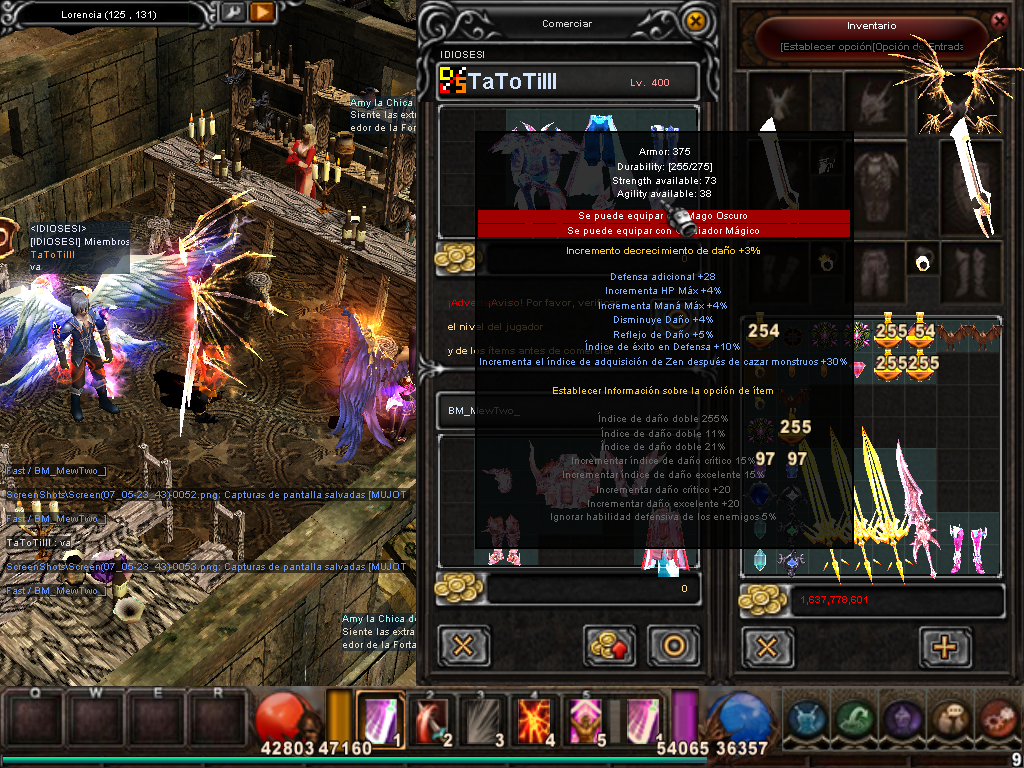This screenshot has height=768, width=1024.
Task: Confirm the trade with the circle button
Action: tap(673, 645)
